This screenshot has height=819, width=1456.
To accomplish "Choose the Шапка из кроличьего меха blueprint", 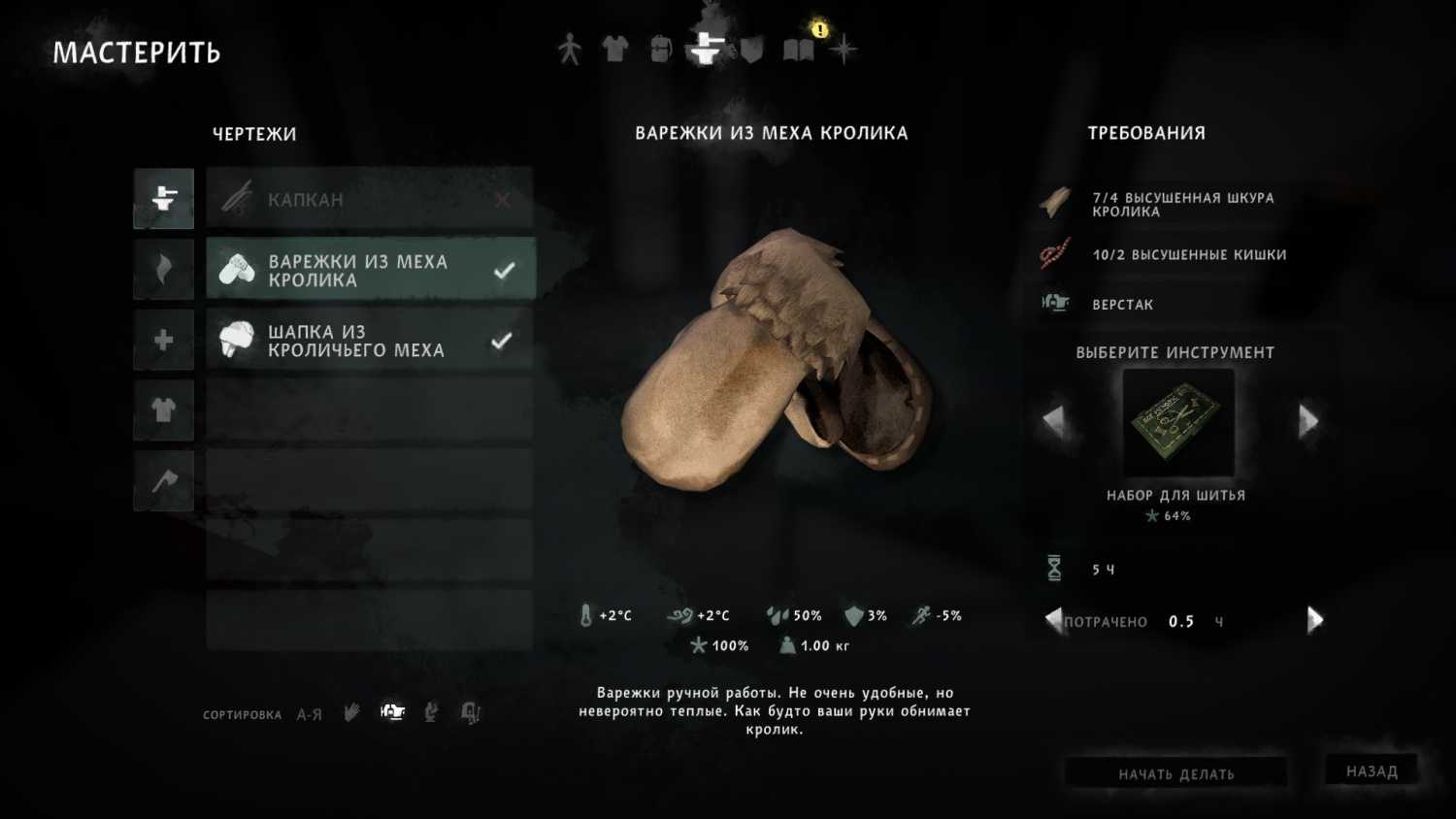I will click(369, 341).
